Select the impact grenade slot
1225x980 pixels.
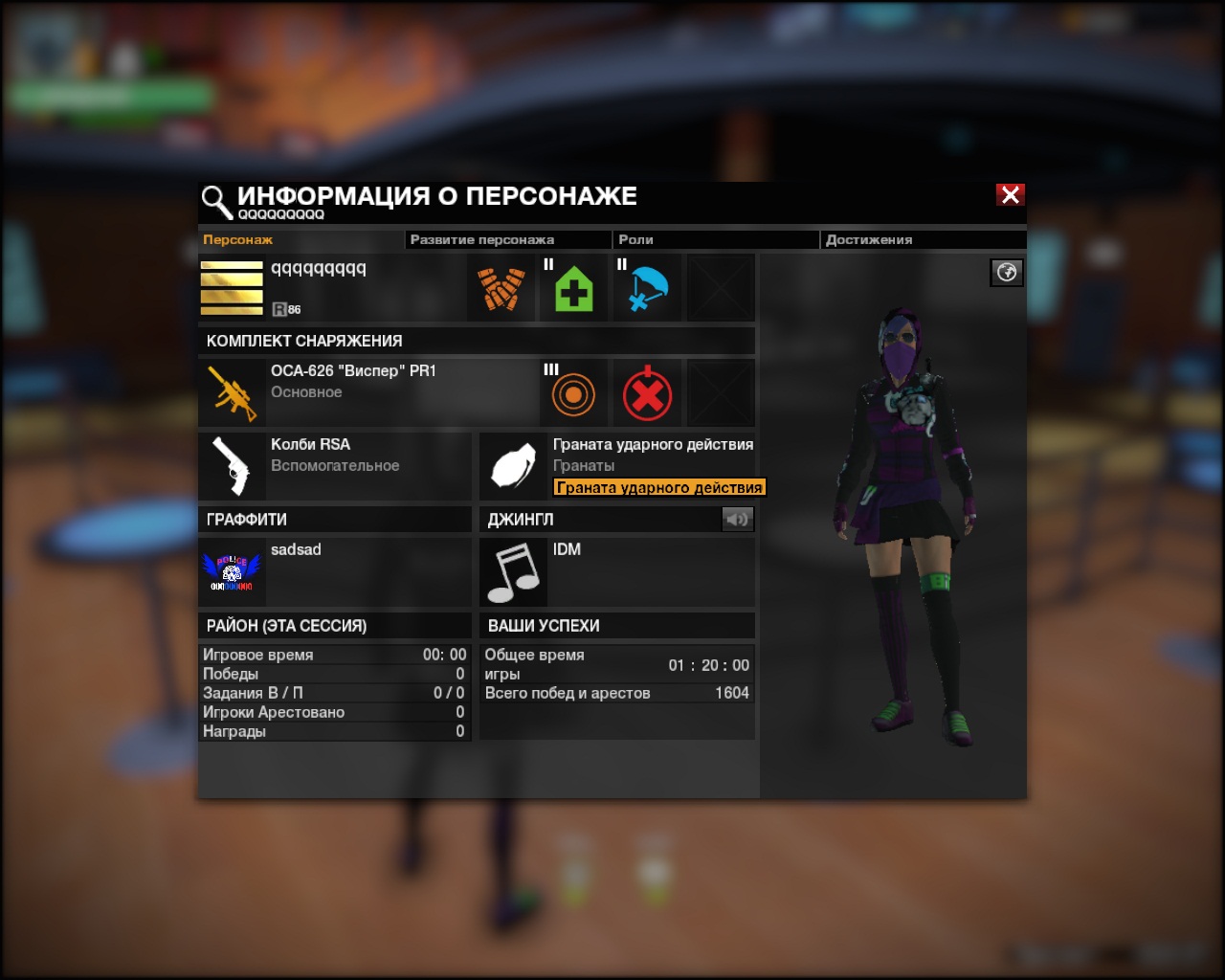point(617,466)
